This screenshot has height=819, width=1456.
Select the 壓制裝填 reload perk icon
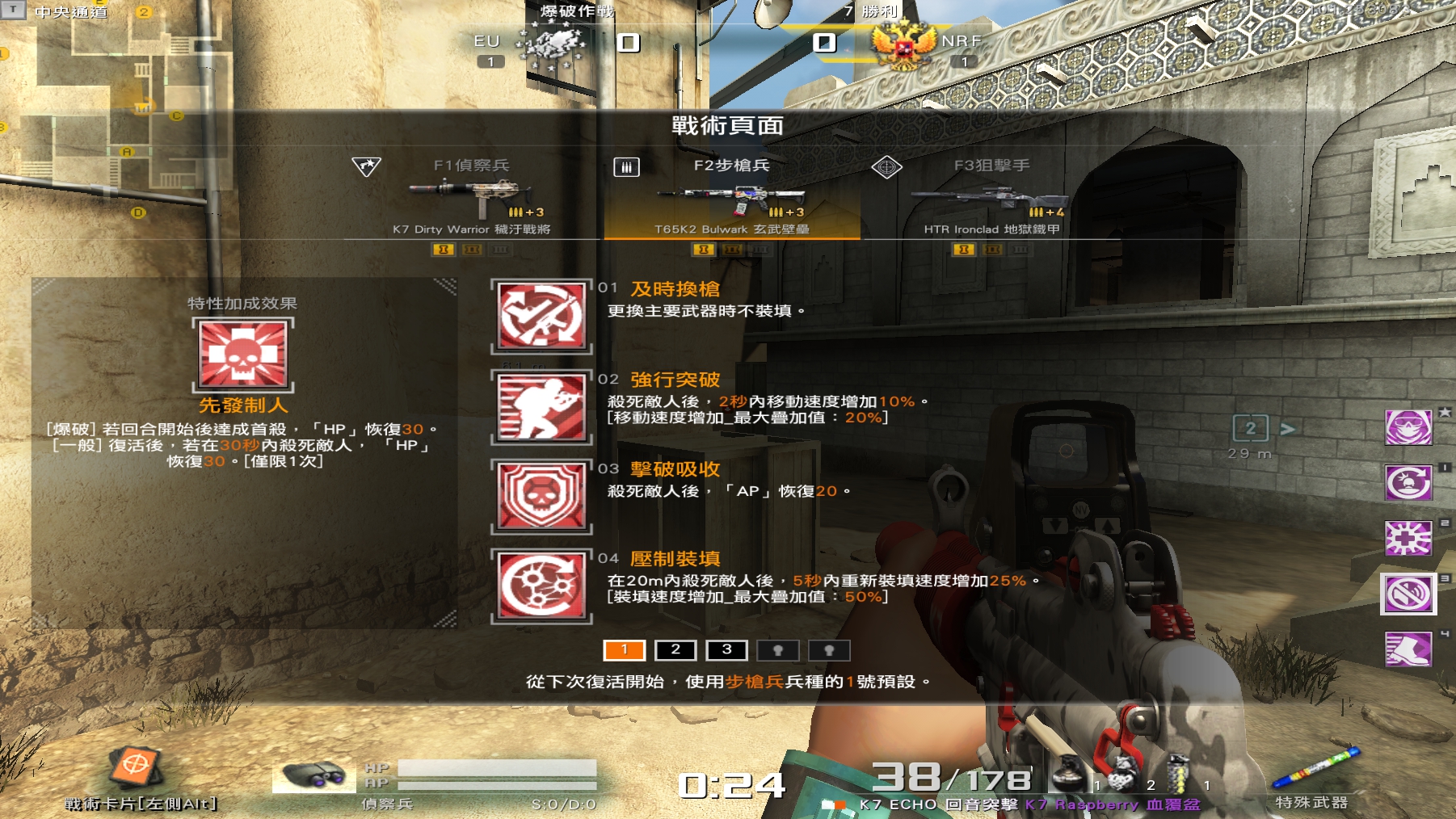click(x=541, y=586)
